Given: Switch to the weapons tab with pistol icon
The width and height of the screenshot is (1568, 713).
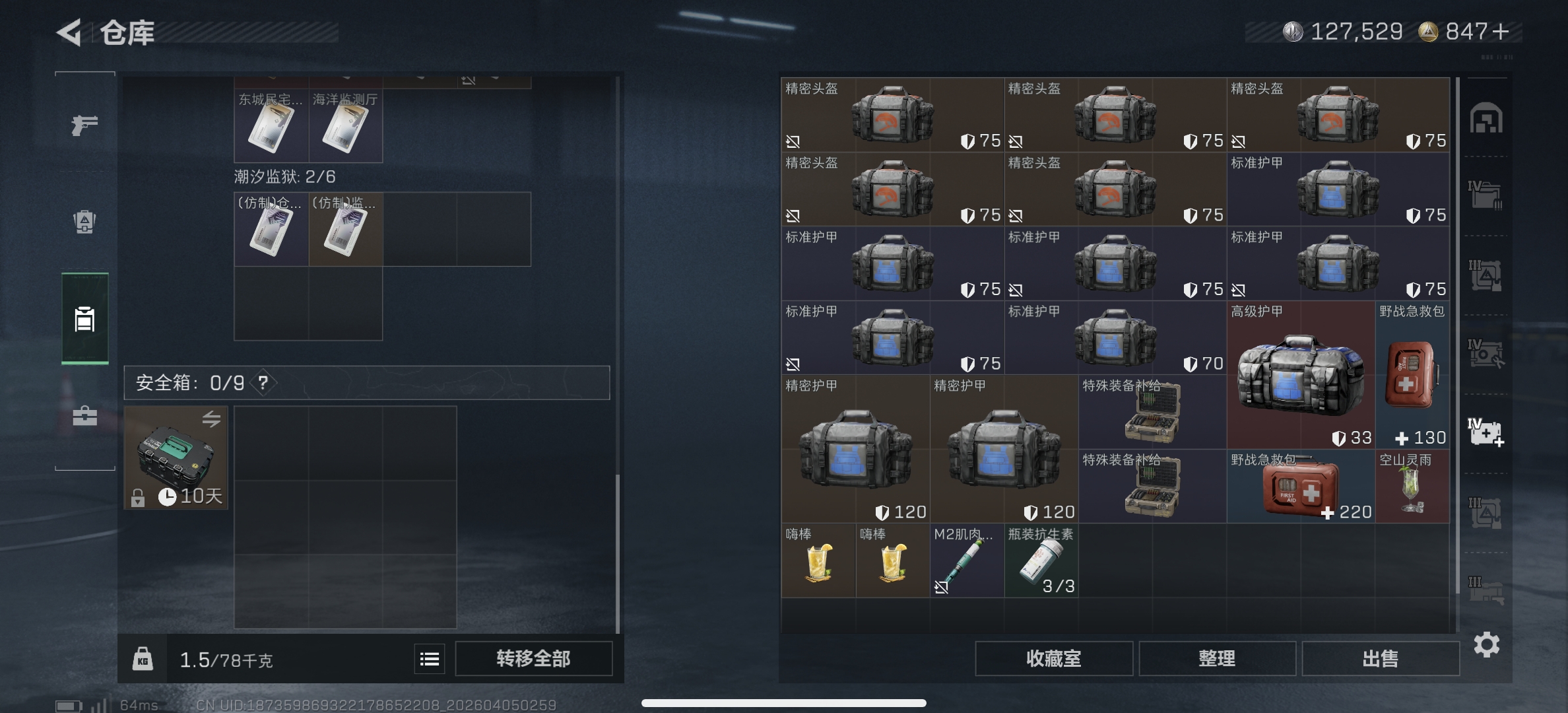Looking at the screenshot, I should pyautogui.click(x=84, y=124).
